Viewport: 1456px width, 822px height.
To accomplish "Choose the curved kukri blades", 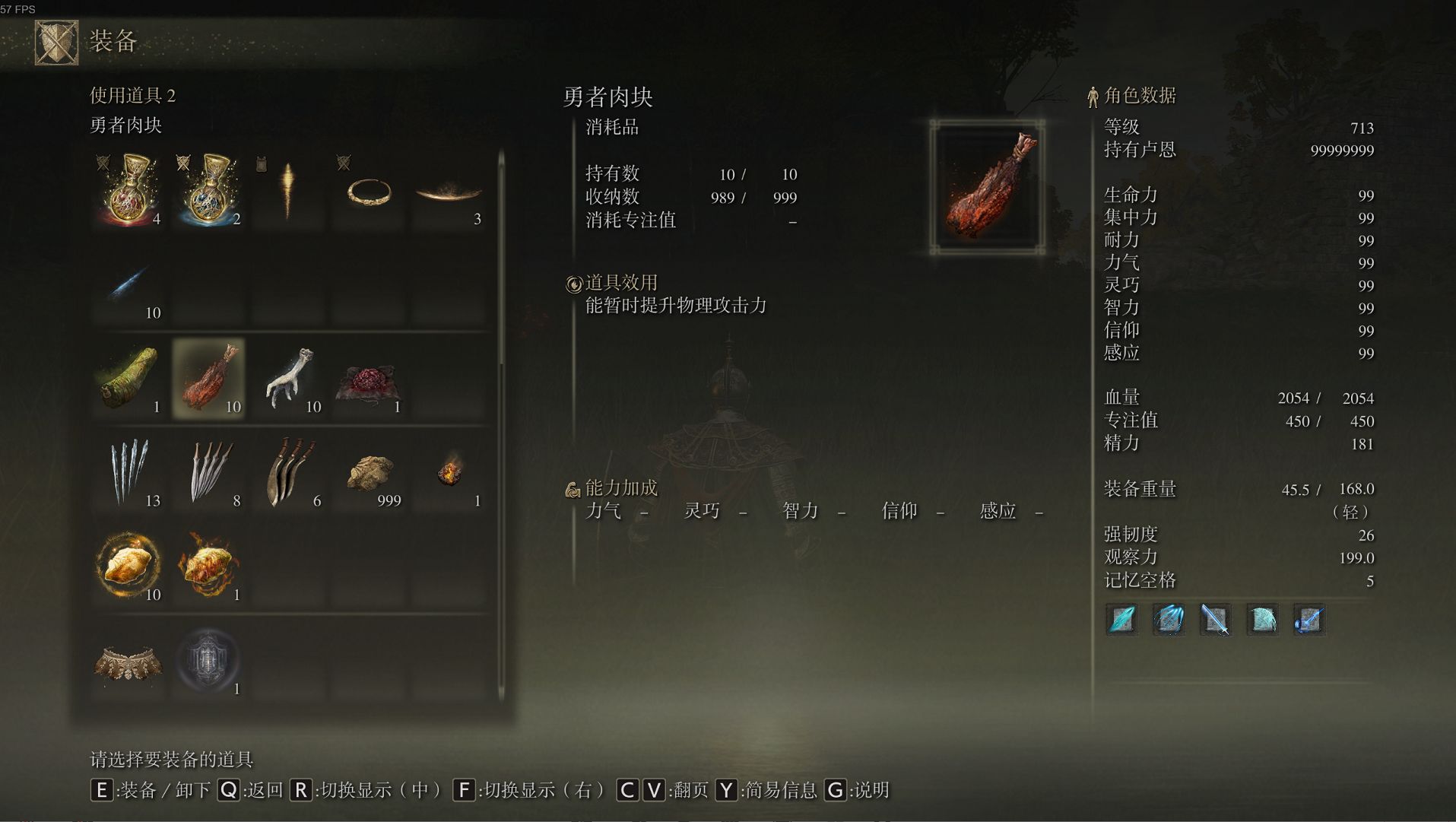I will (x=289, y=472).
